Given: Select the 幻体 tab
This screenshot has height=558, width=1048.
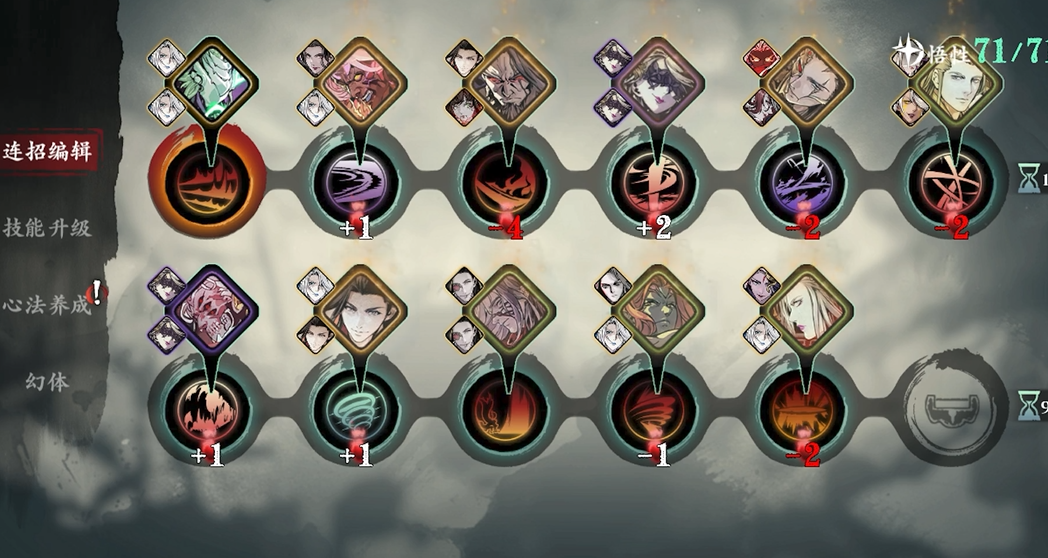Looking at the screenshot, I should (x=48, y=381).
